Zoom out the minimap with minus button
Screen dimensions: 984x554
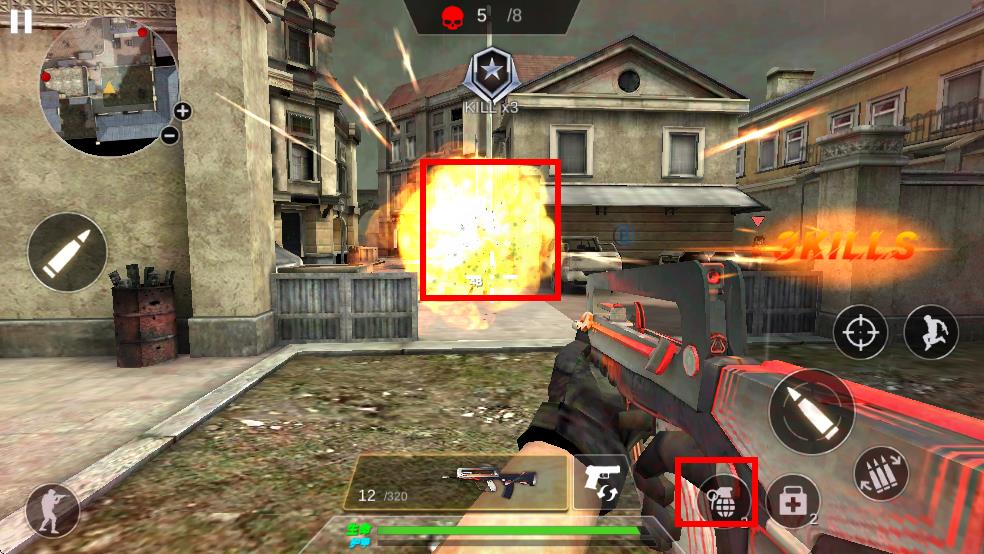coord(170,134)
